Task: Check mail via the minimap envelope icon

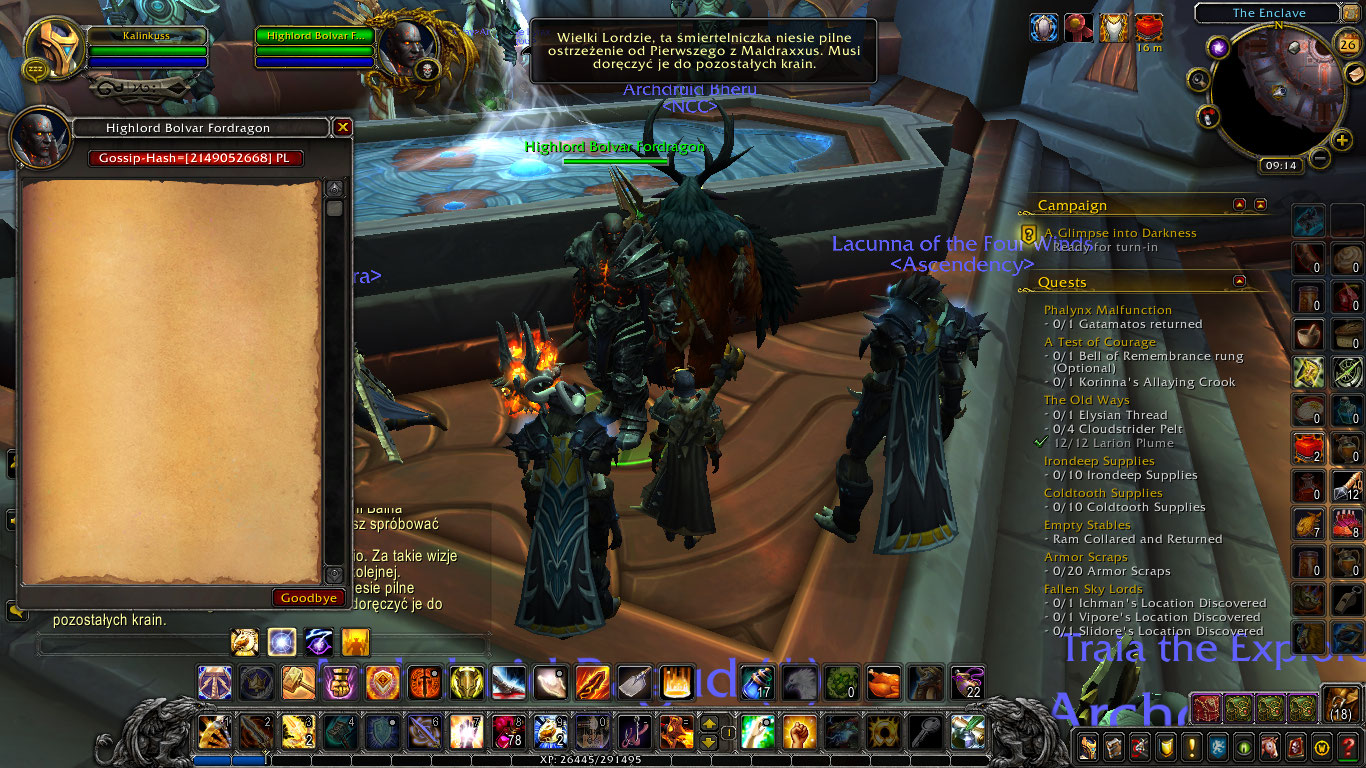Action: [1356, 74]
